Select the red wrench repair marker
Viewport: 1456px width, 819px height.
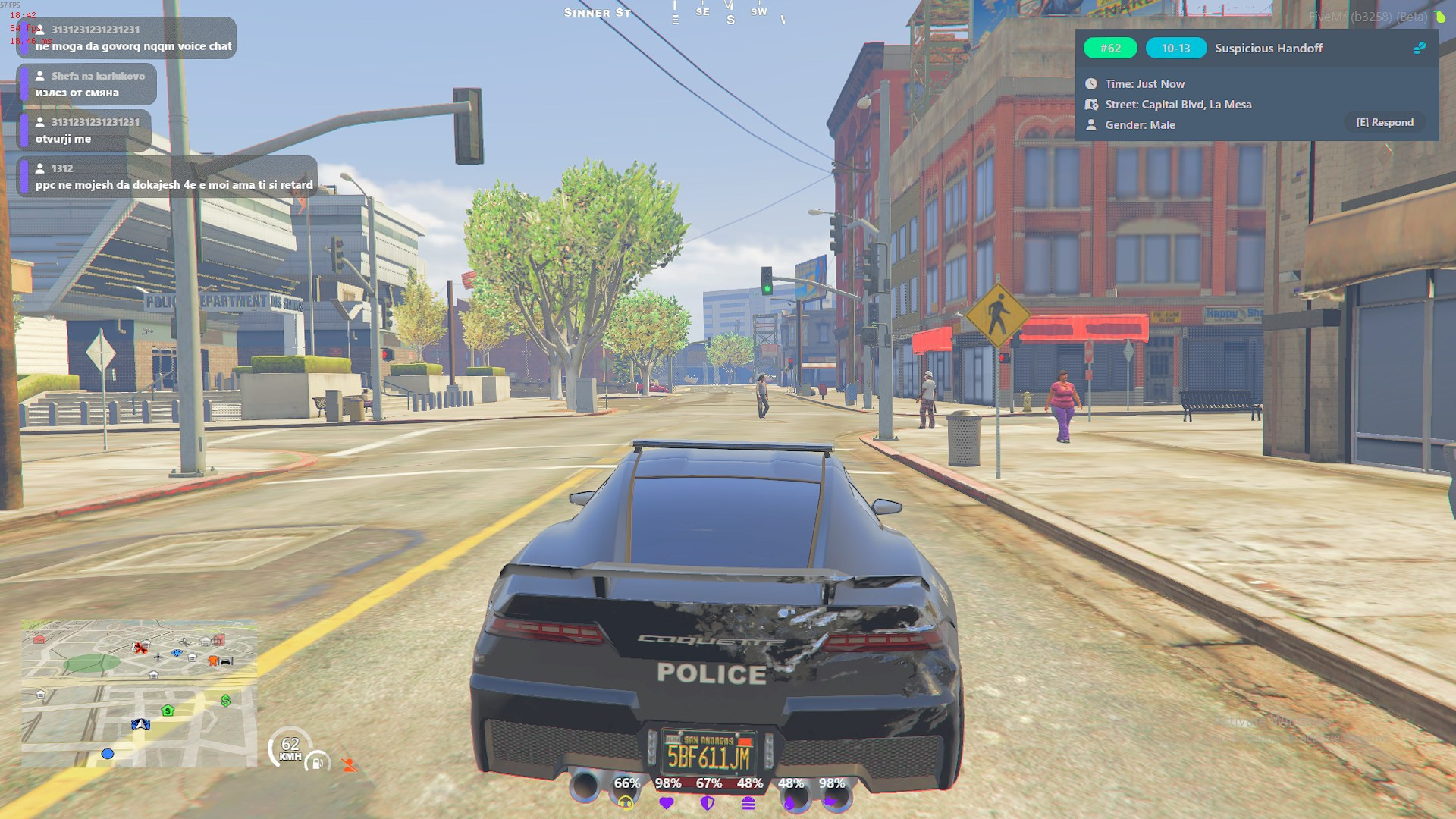[140, 647]
